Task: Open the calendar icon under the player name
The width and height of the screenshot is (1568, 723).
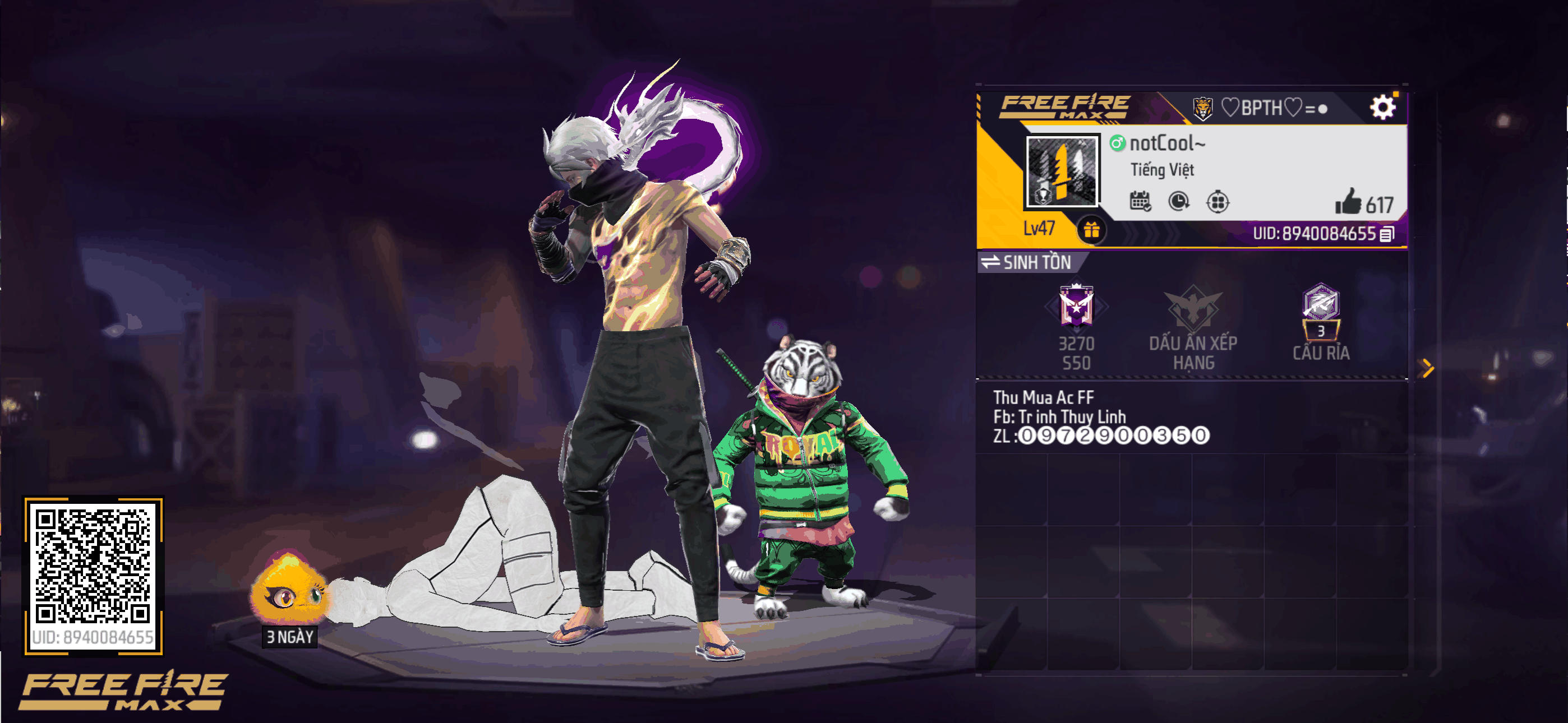Action: (x=1140, y=201)
